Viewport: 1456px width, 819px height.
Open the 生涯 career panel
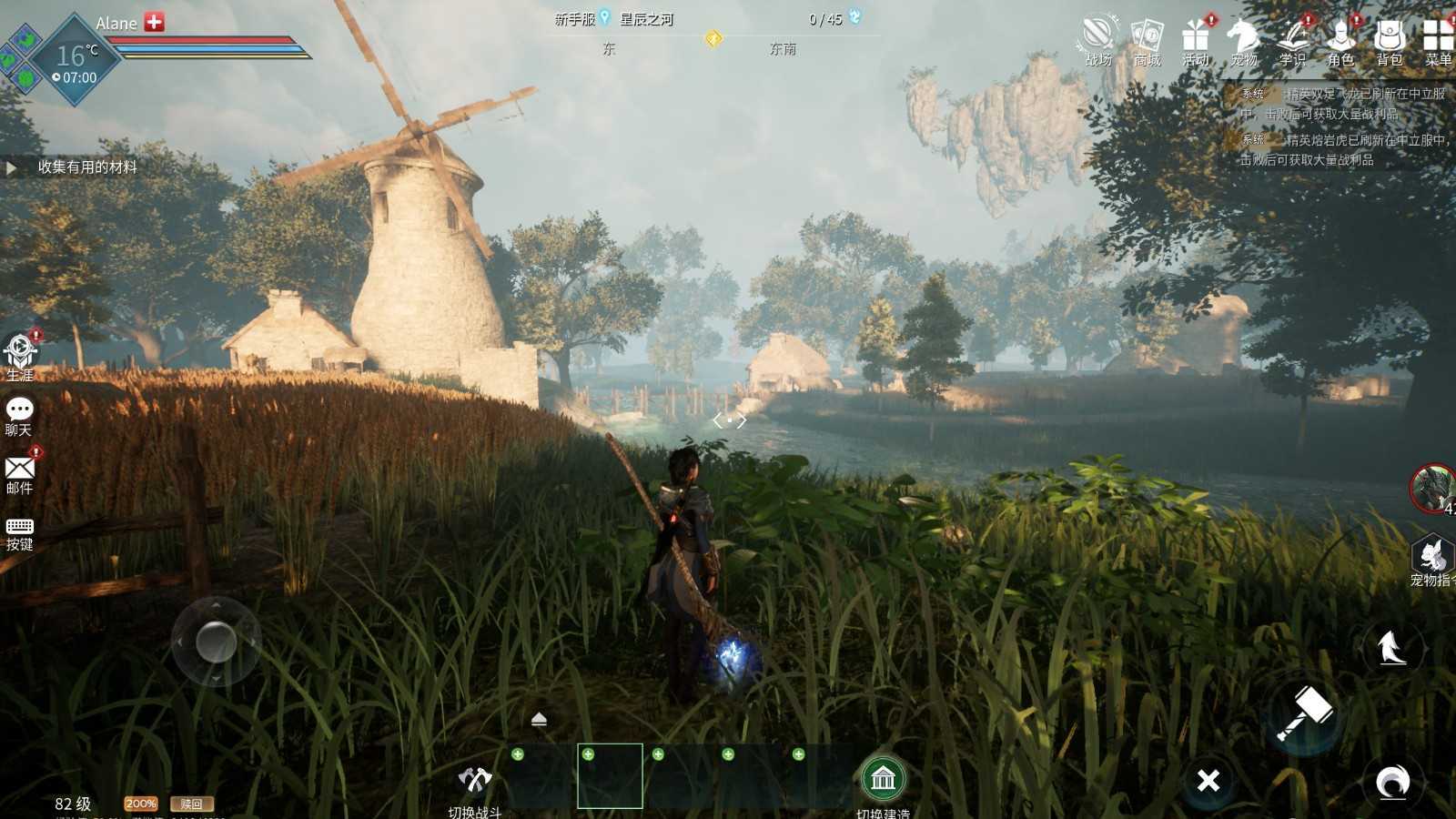[x=20, y=354]
